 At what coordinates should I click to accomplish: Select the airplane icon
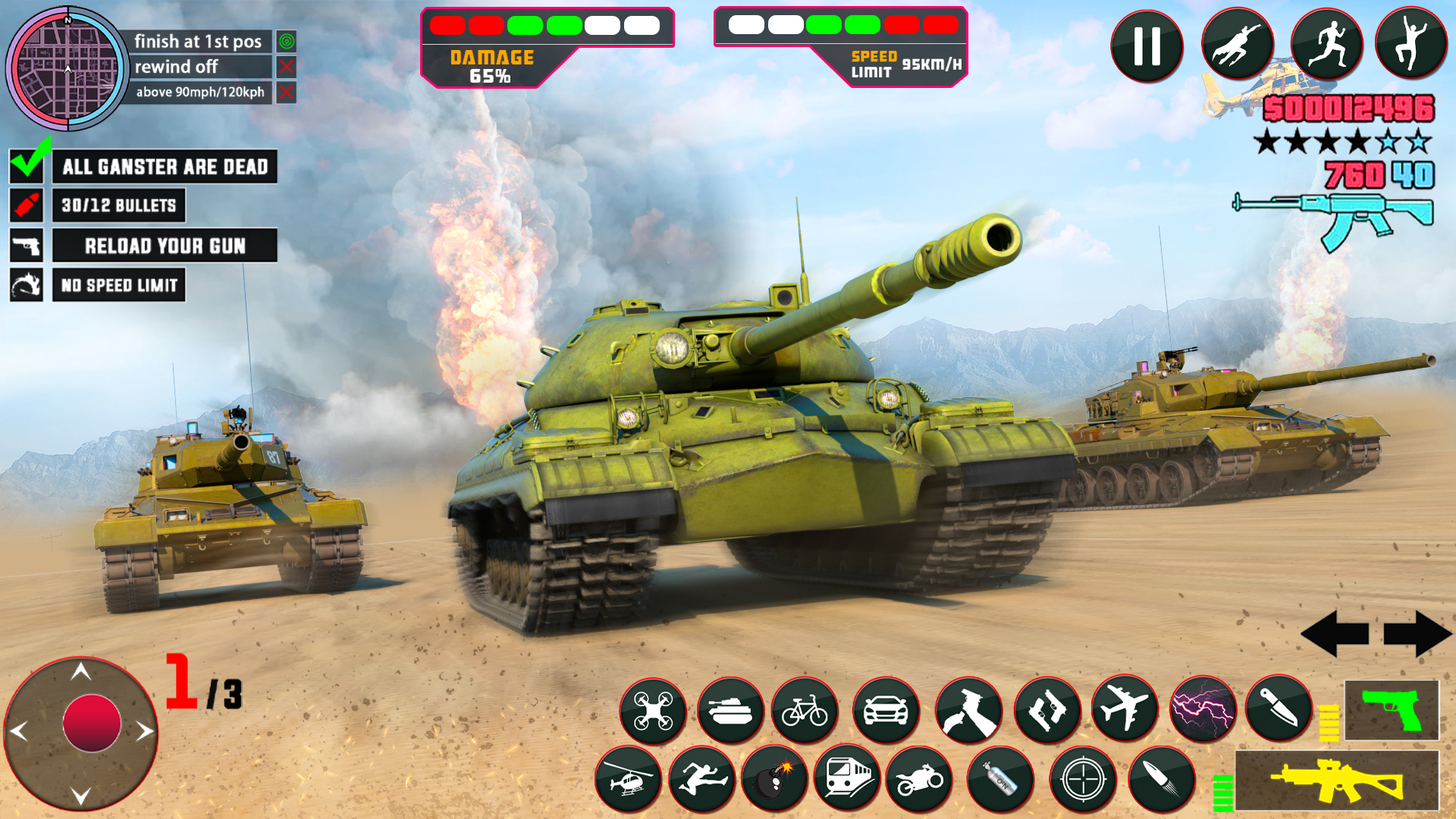pyautogui.click(x=1124, y=711)
